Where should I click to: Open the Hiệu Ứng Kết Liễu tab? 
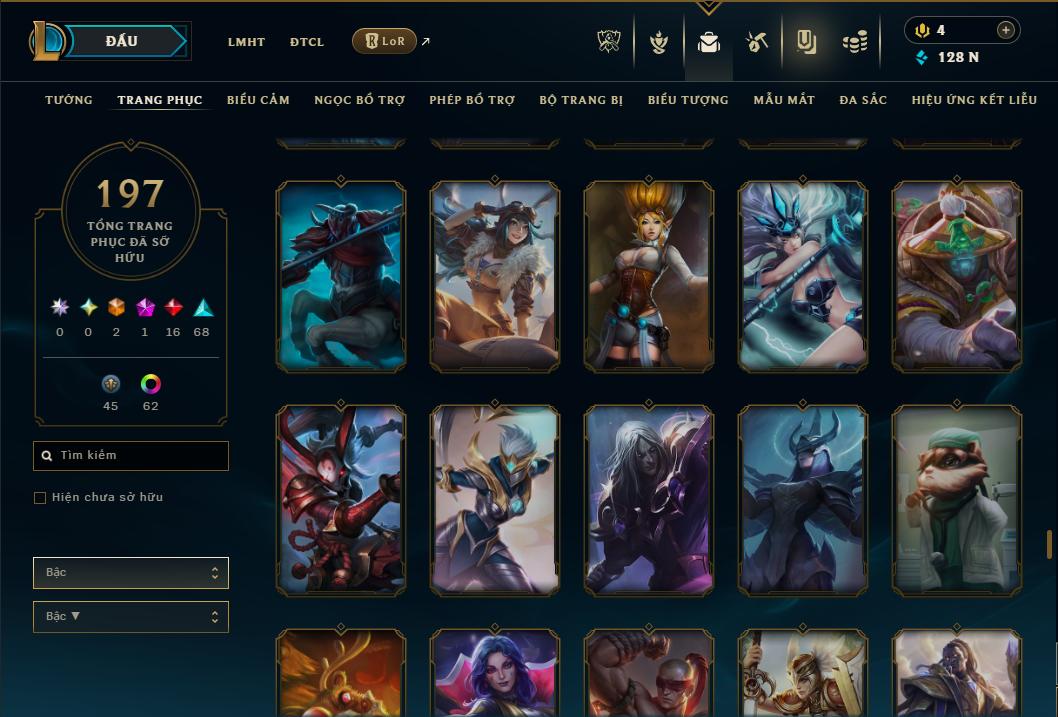tap(974, 100)
